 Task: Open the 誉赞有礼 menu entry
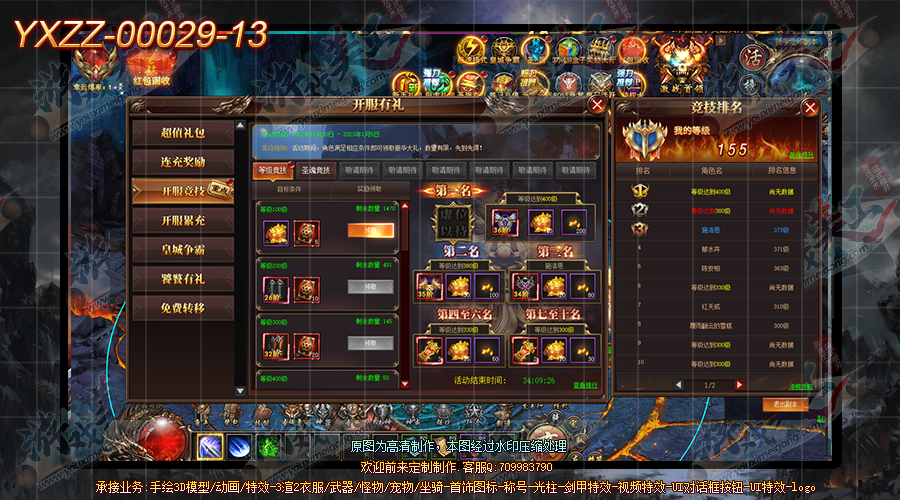[x=183, y=278]
